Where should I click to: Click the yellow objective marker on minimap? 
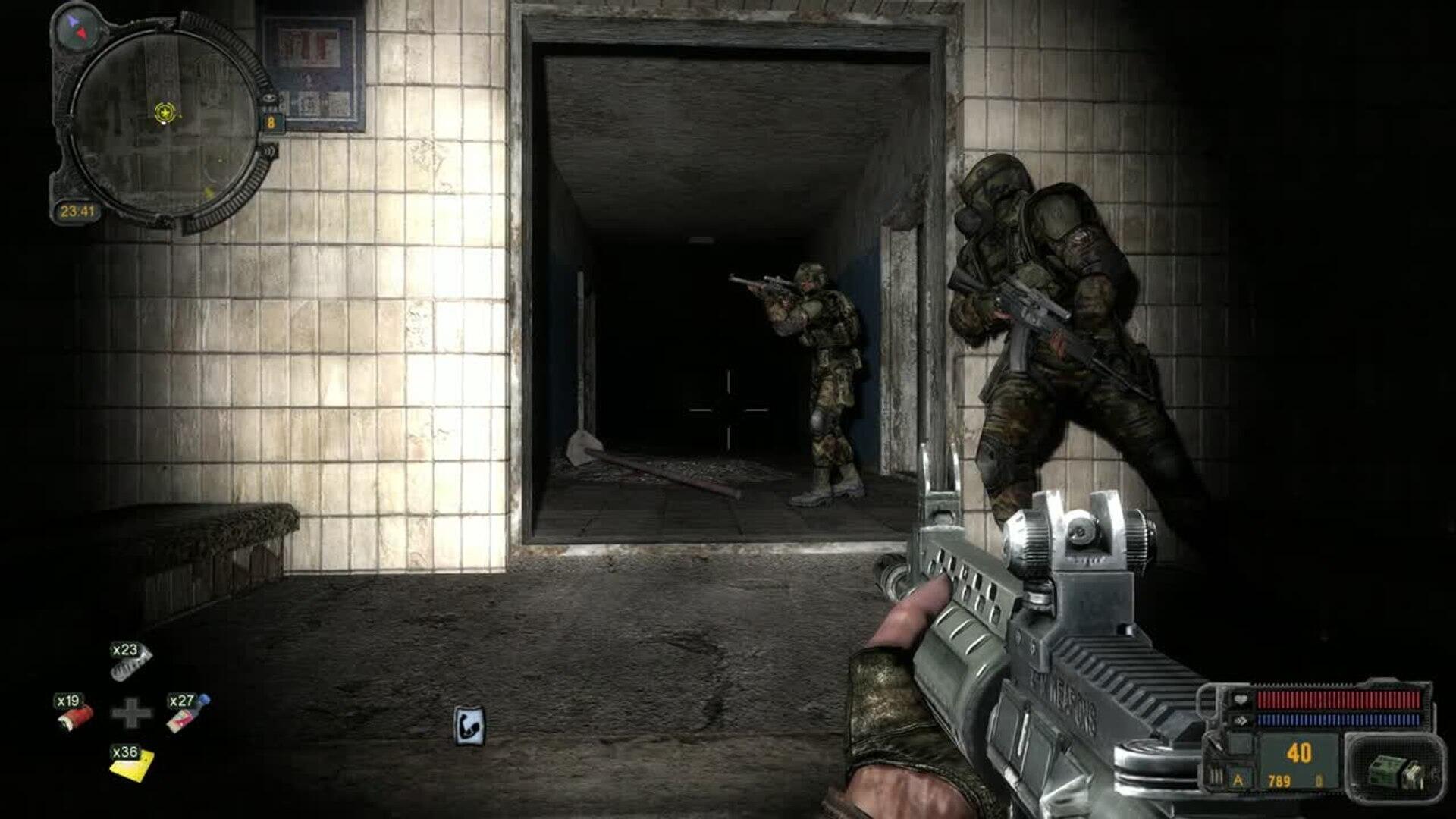164,114
